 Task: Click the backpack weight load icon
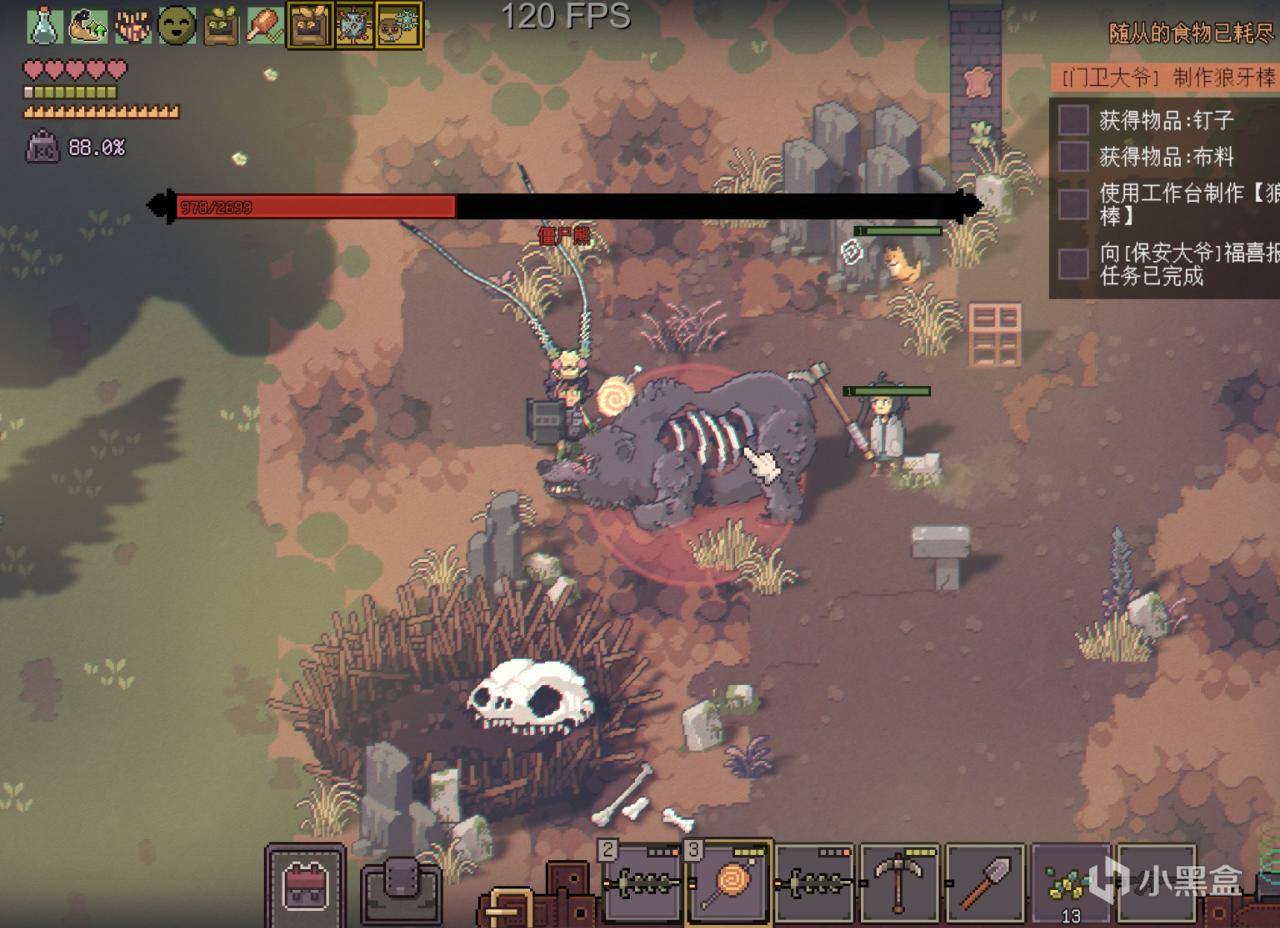(43, 148)
